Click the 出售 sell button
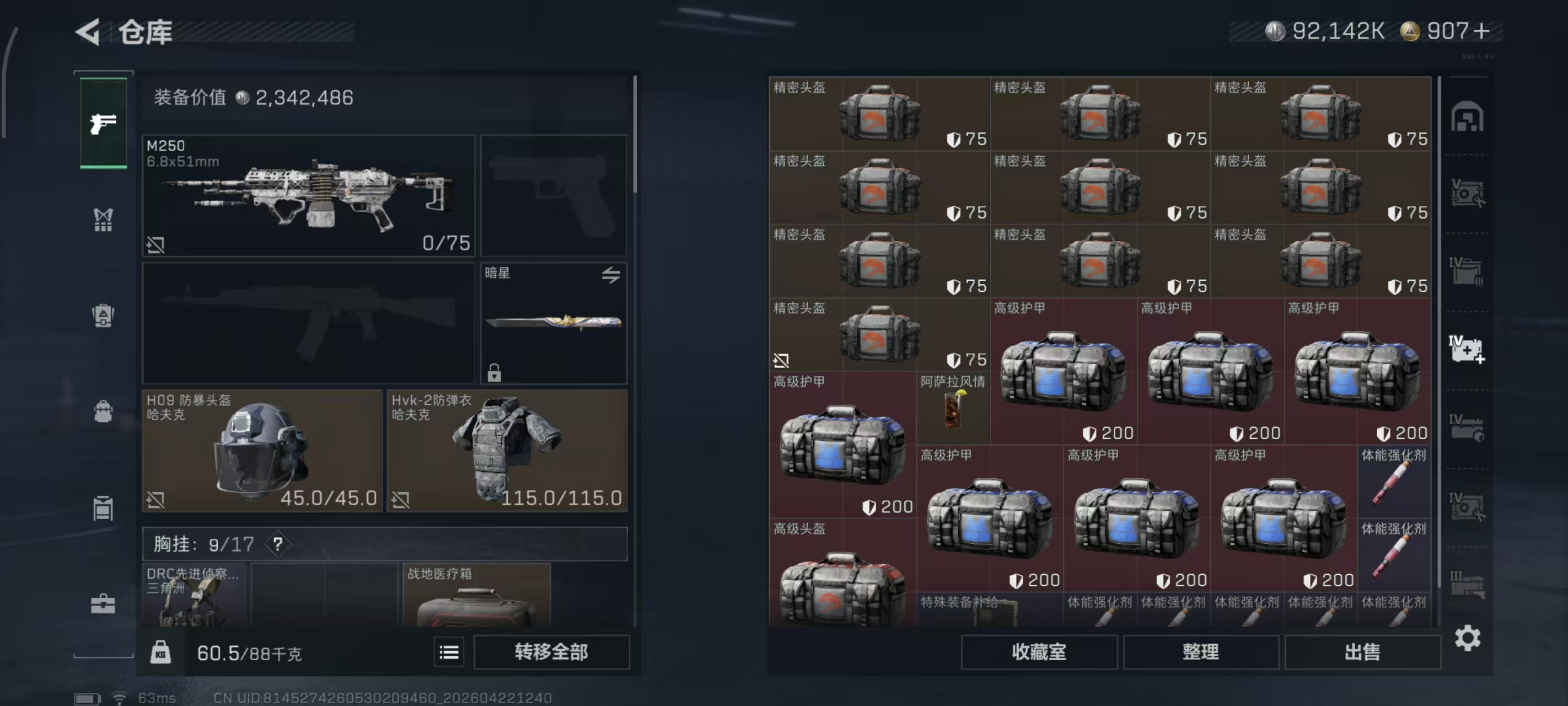 tap(1363, 652)
